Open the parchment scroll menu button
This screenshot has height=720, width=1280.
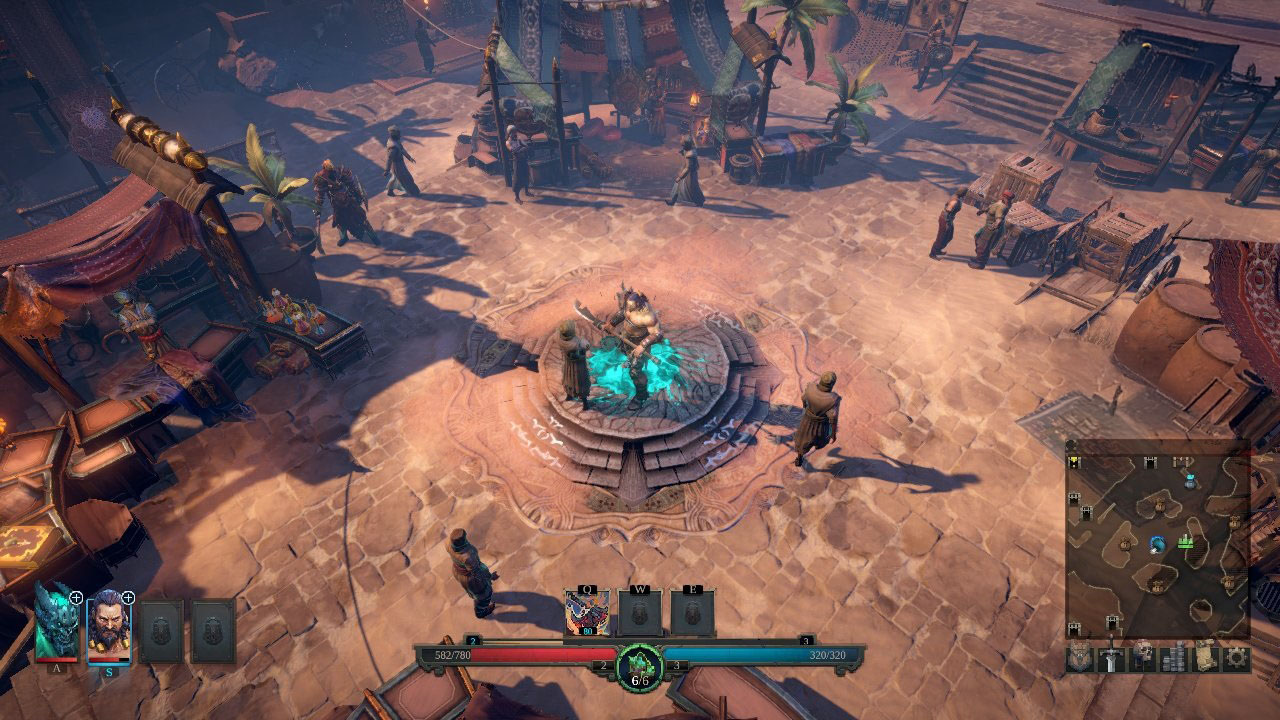pyautogui.click(x=1205, y=657)
